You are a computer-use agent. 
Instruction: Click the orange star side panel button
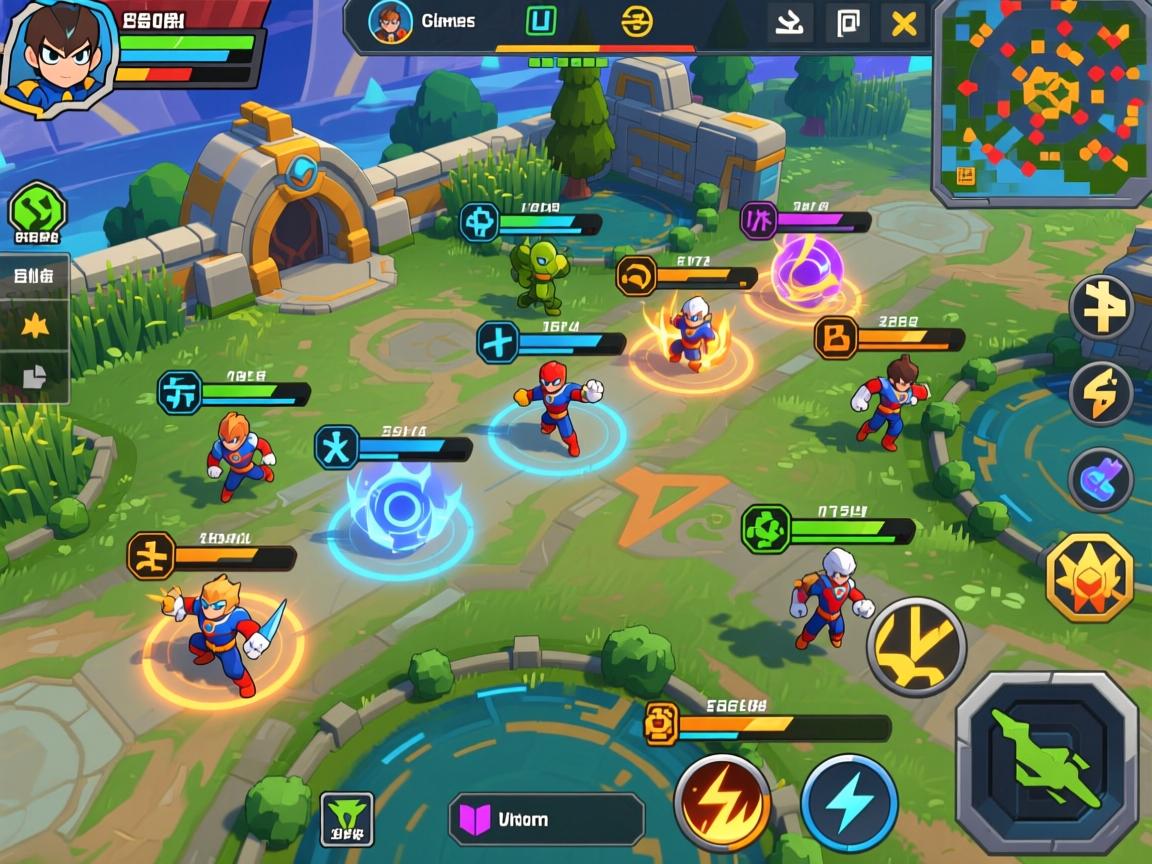36,324
